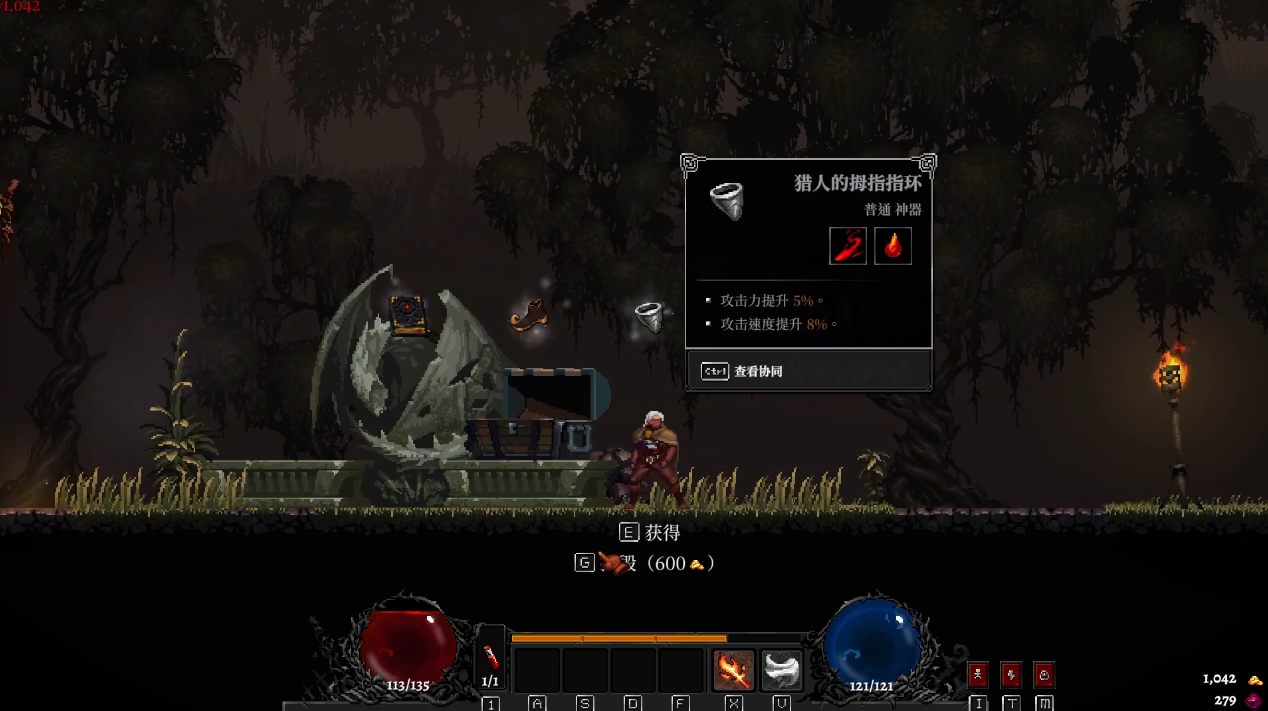The height and width of the screenshot is (711, 1268).
Task: Open the red lightning bolt menu icon
Action: [x=1011, y=674]
